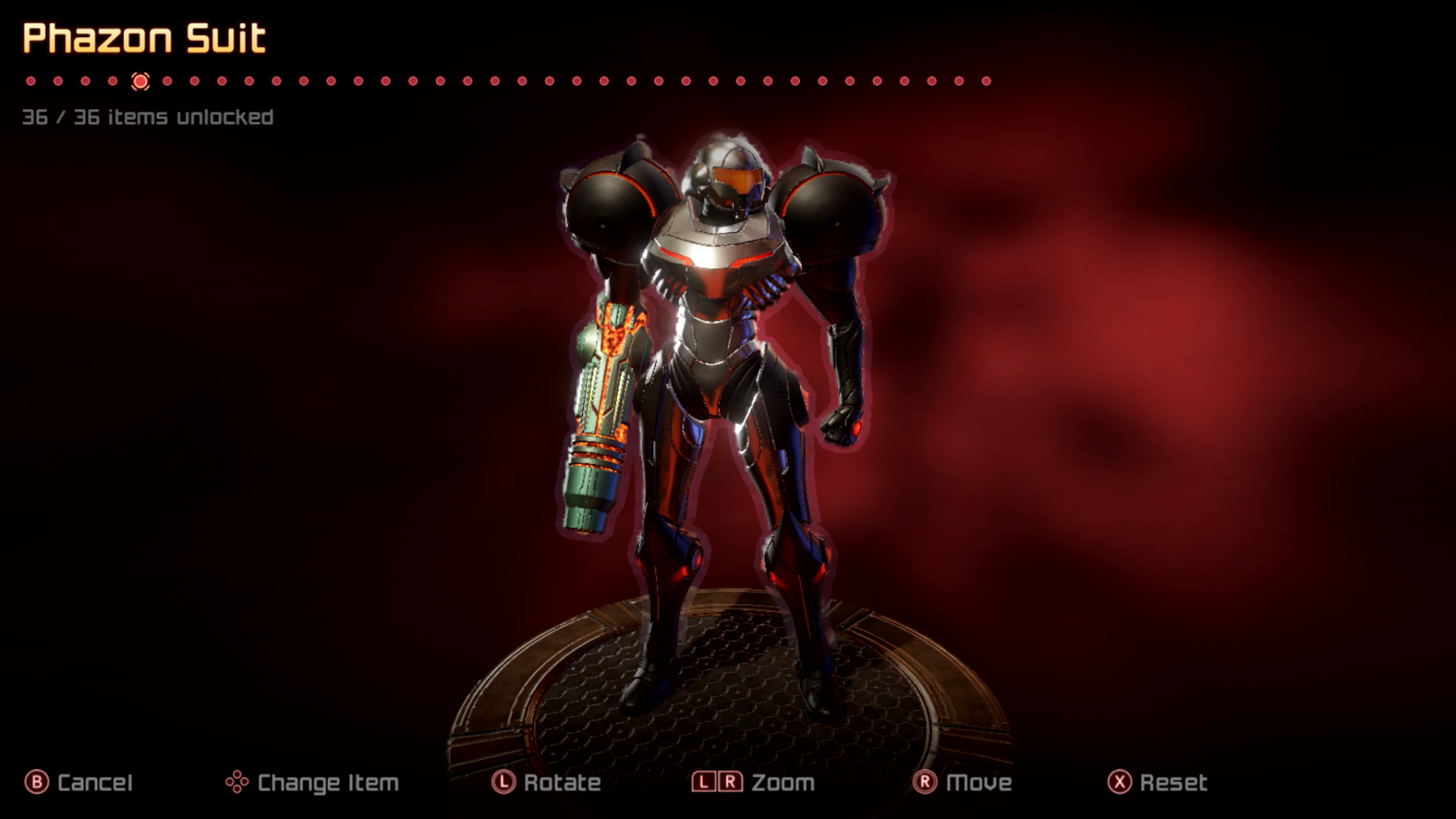The height and width of the screenshot is (819, 1456).
Task: Jump to the first gallery item dot
Action: pyautogui.click(x=31, y=81)
